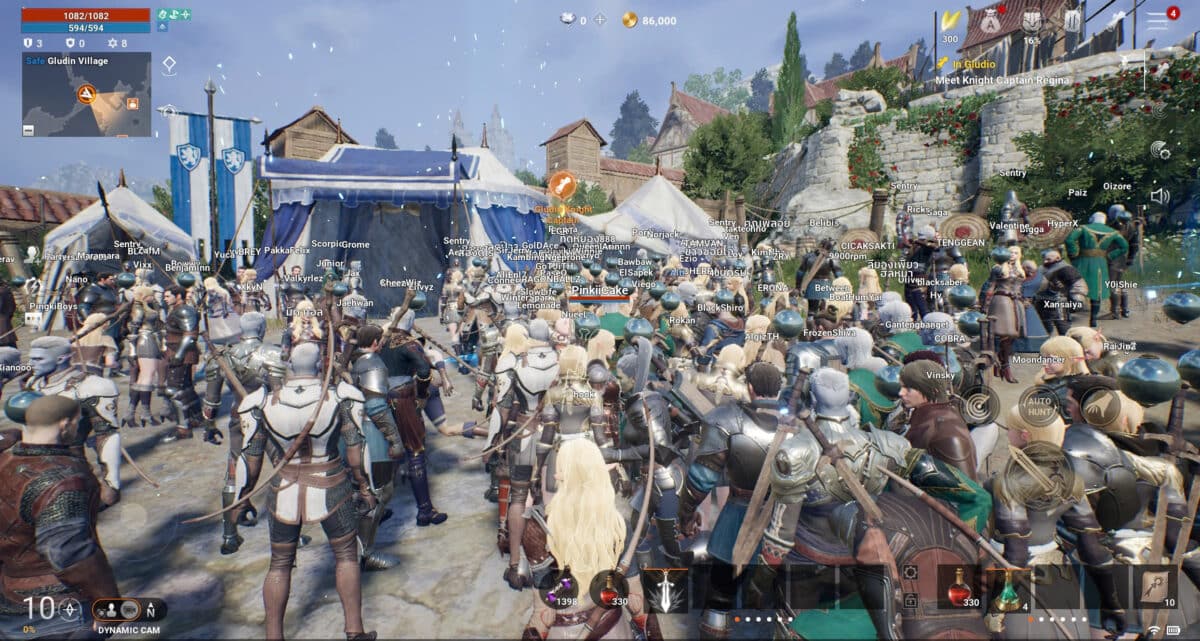Use the sword attack skill

[664, 588]
